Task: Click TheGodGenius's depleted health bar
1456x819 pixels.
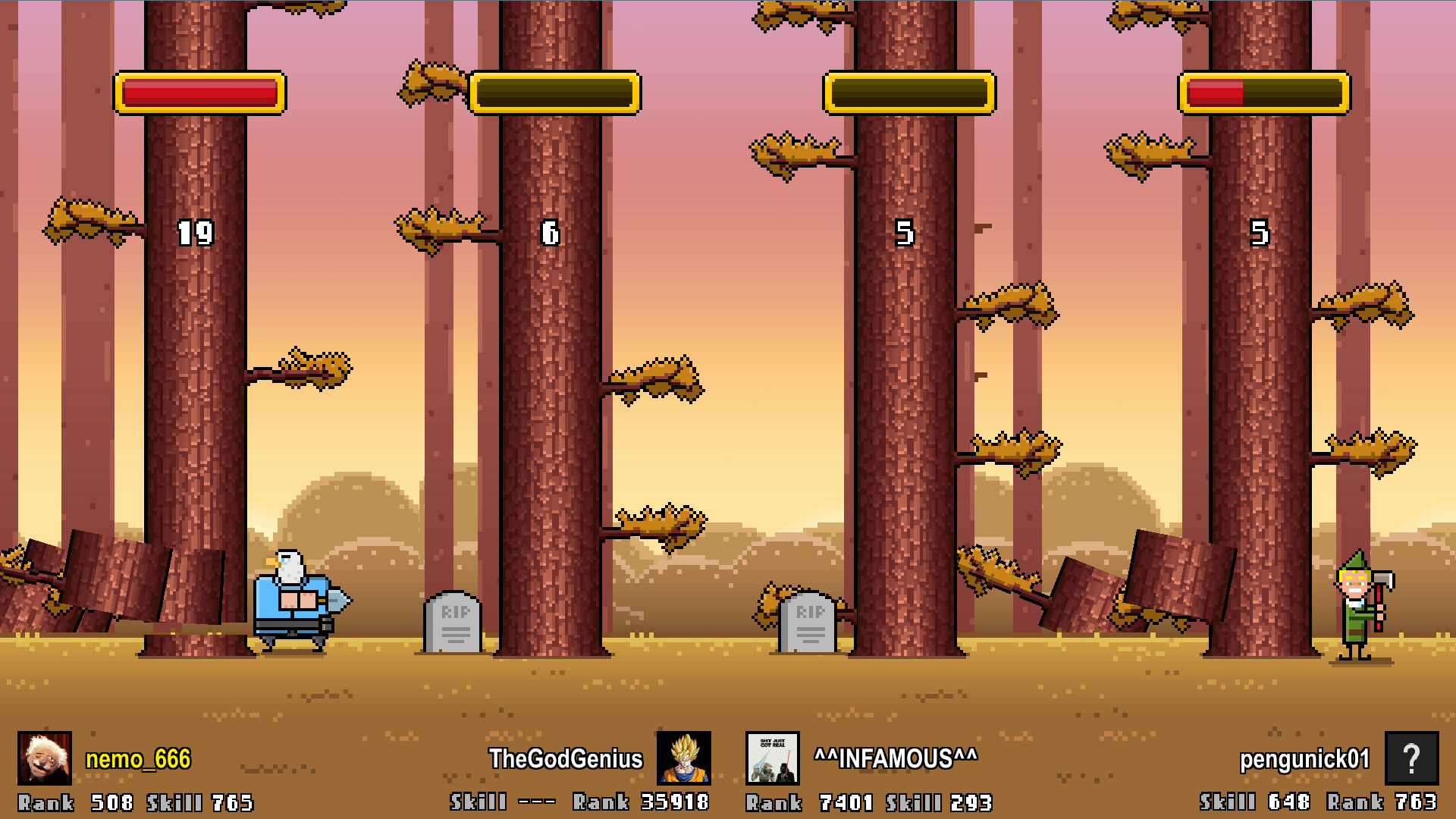Action: click(554, 93)
